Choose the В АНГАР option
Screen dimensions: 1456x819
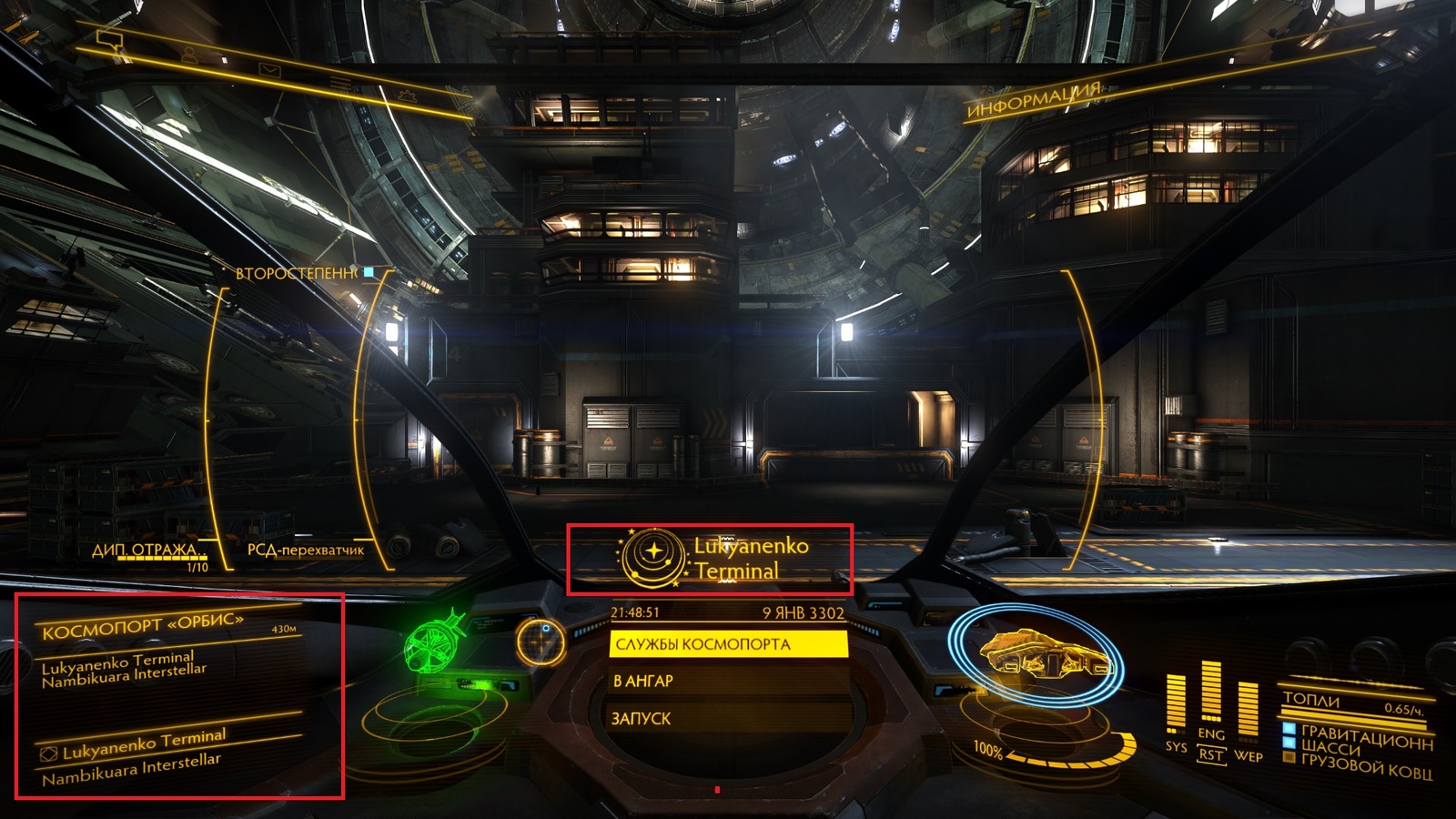point(728,681)
